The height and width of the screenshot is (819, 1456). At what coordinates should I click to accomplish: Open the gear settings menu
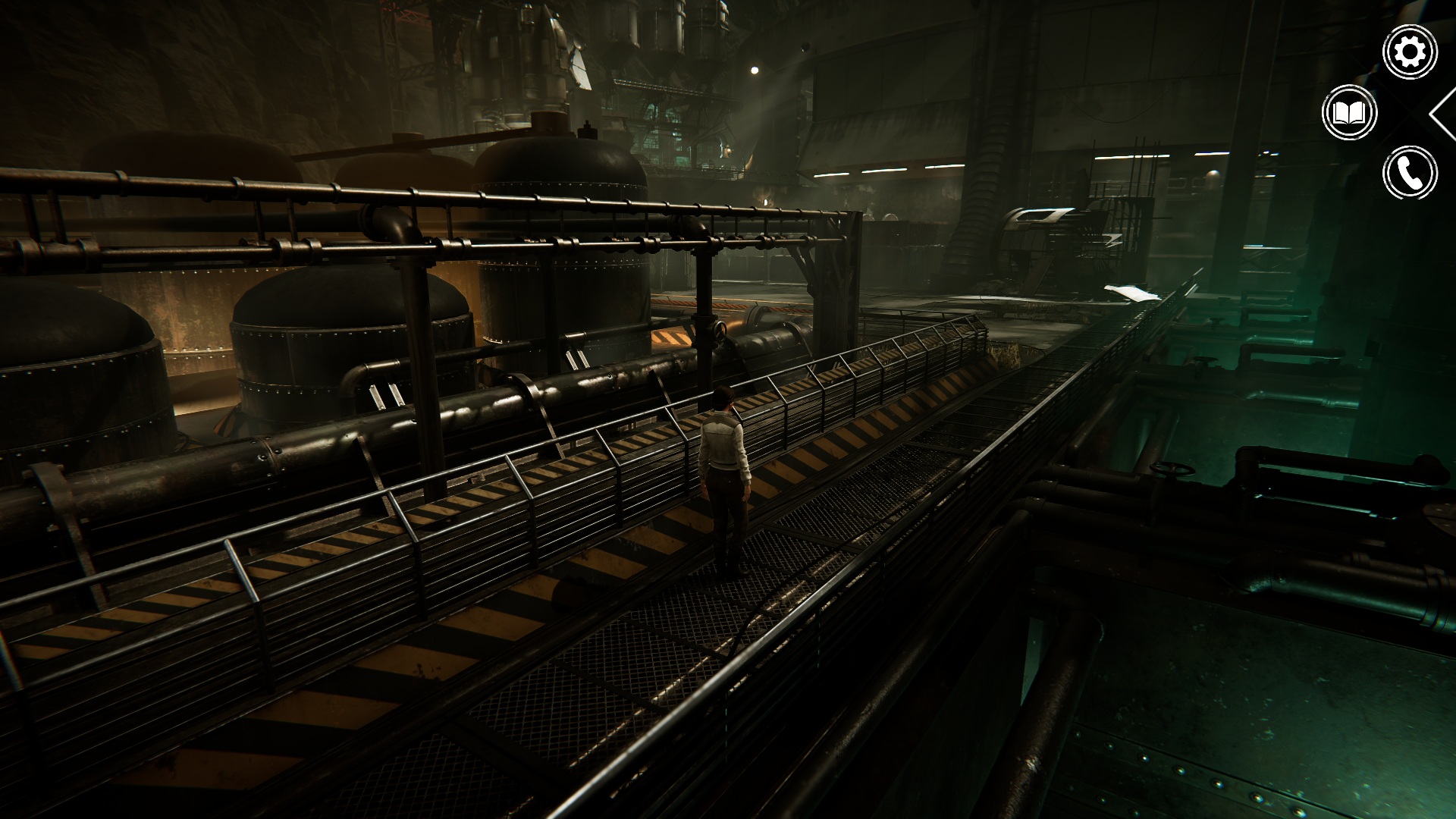1410,52
